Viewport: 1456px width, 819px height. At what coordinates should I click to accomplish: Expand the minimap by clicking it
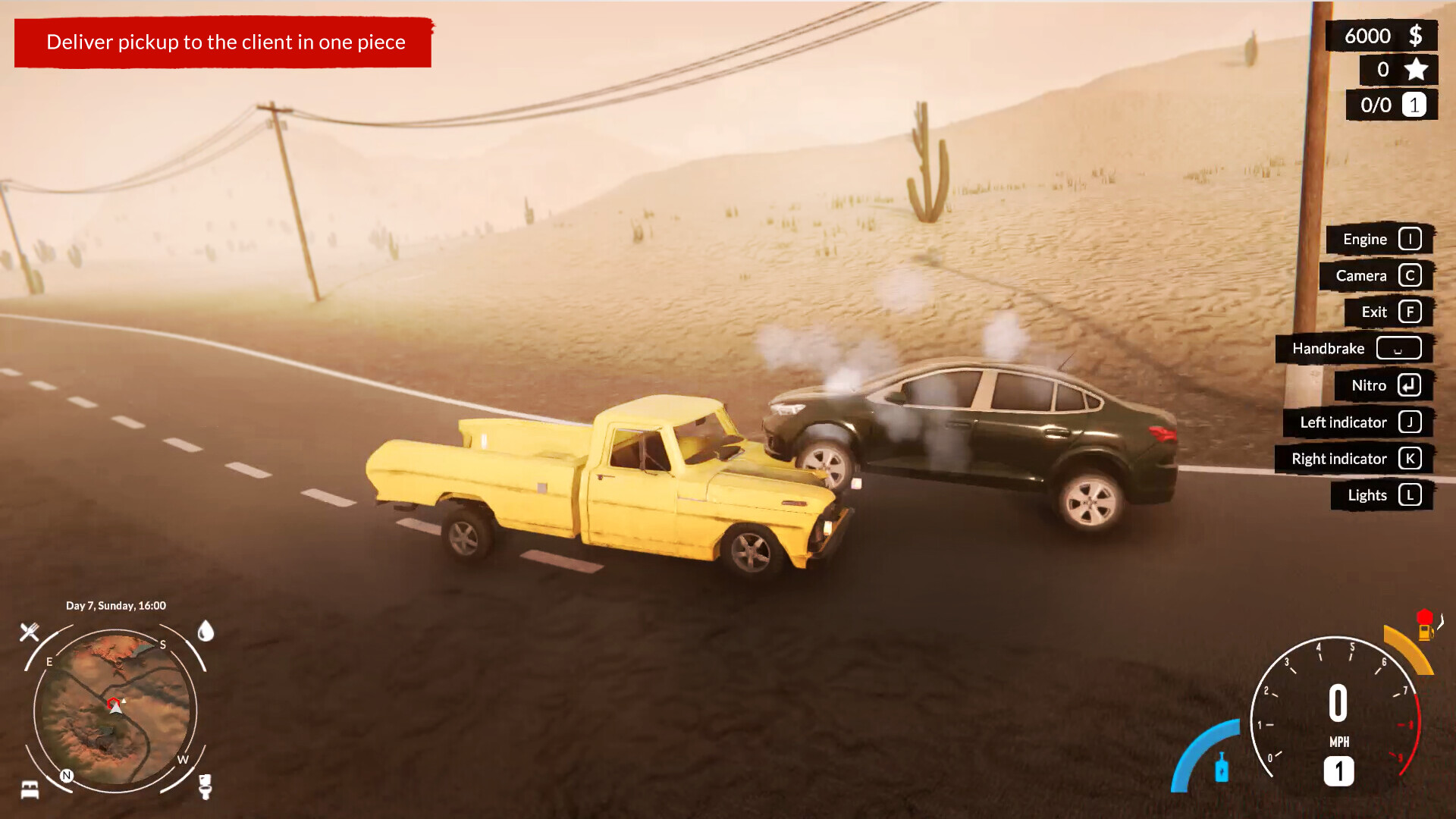click(x=114, y=705)
